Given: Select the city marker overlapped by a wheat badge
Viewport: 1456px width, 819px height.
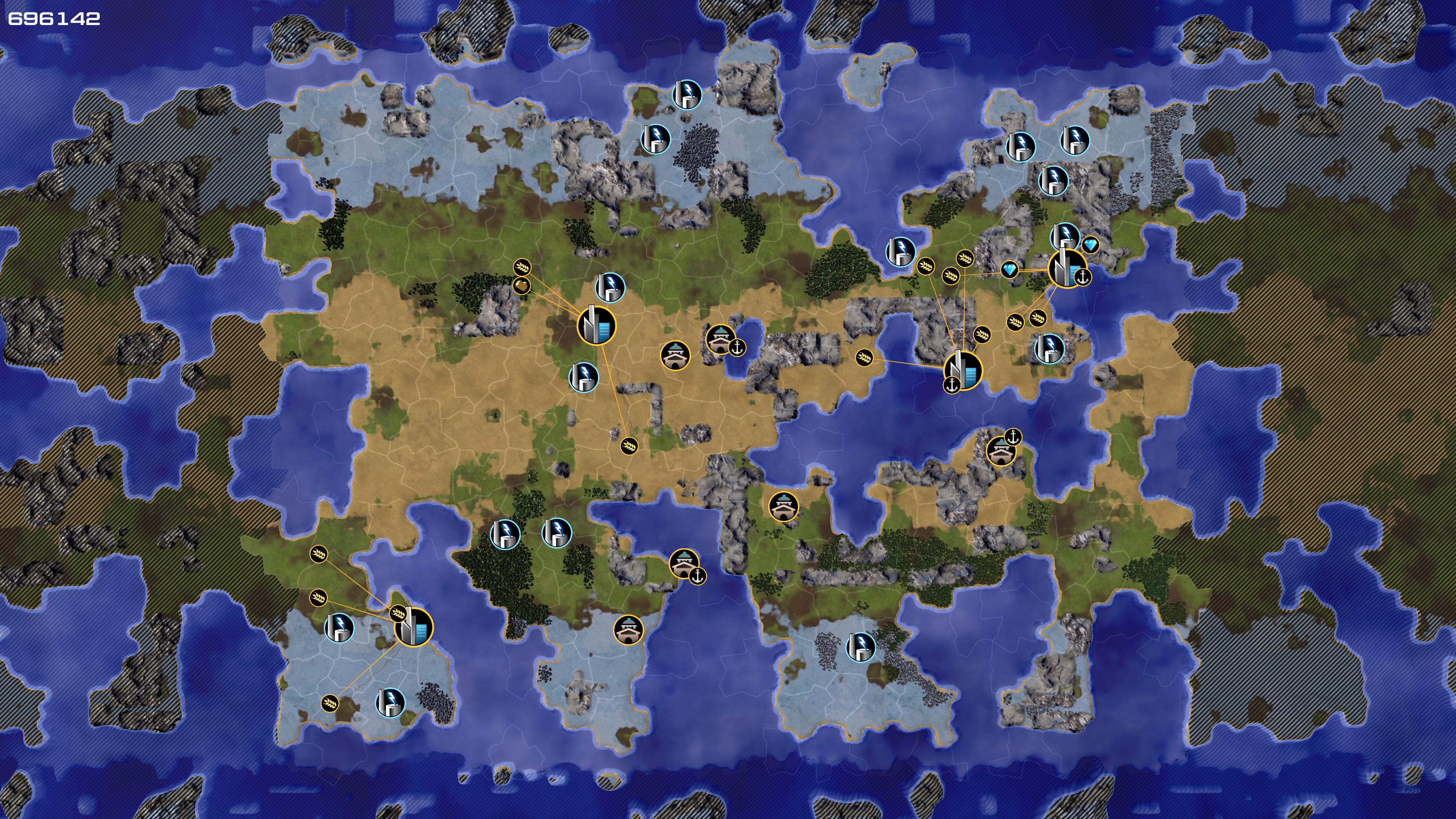Looking at the screenshot, I should point(415,627).
